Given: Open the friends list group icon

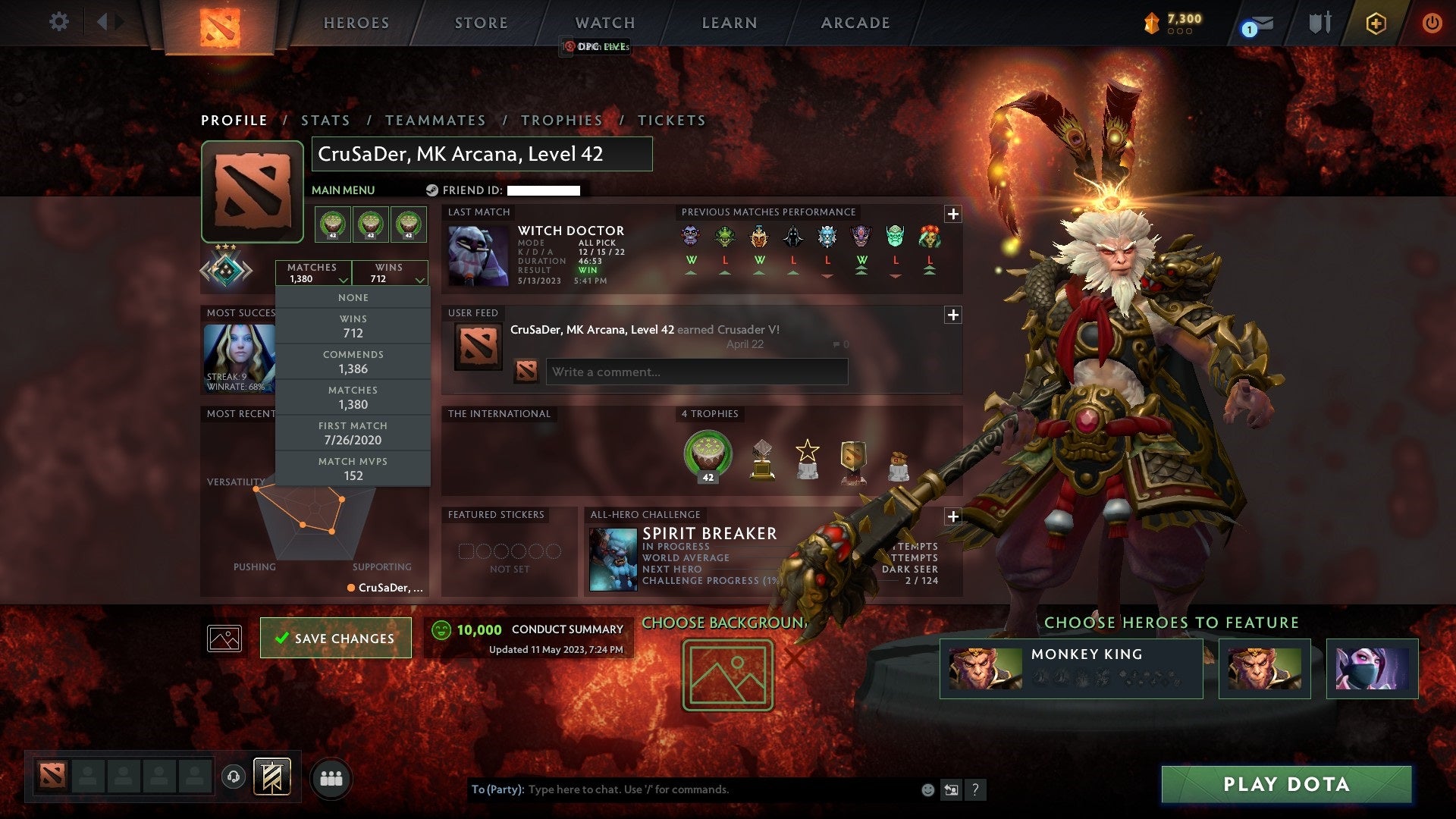Looking at the screenshot, I should click(x=331, y=776).
